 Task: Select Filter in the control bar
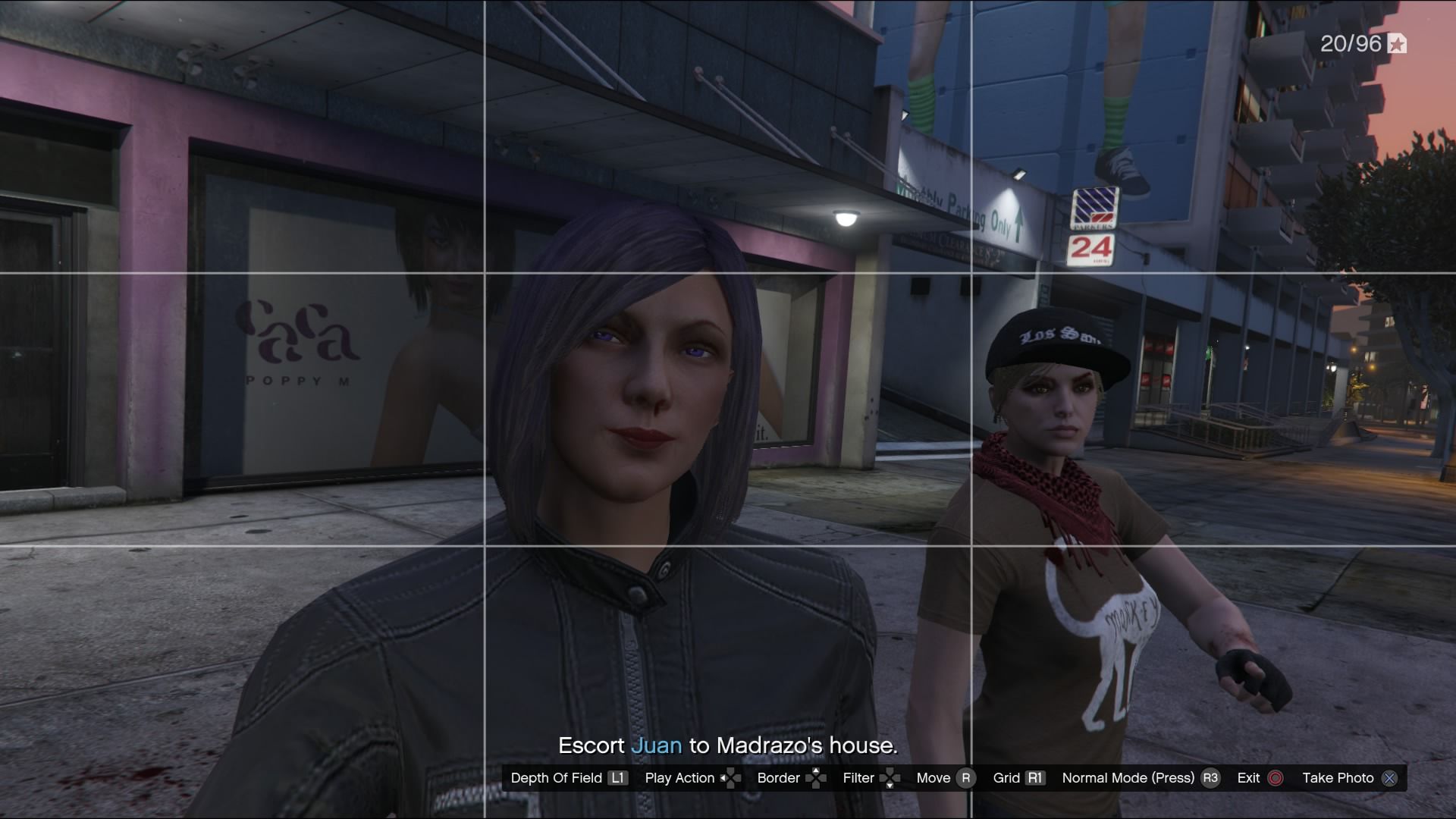click(858, 778)
